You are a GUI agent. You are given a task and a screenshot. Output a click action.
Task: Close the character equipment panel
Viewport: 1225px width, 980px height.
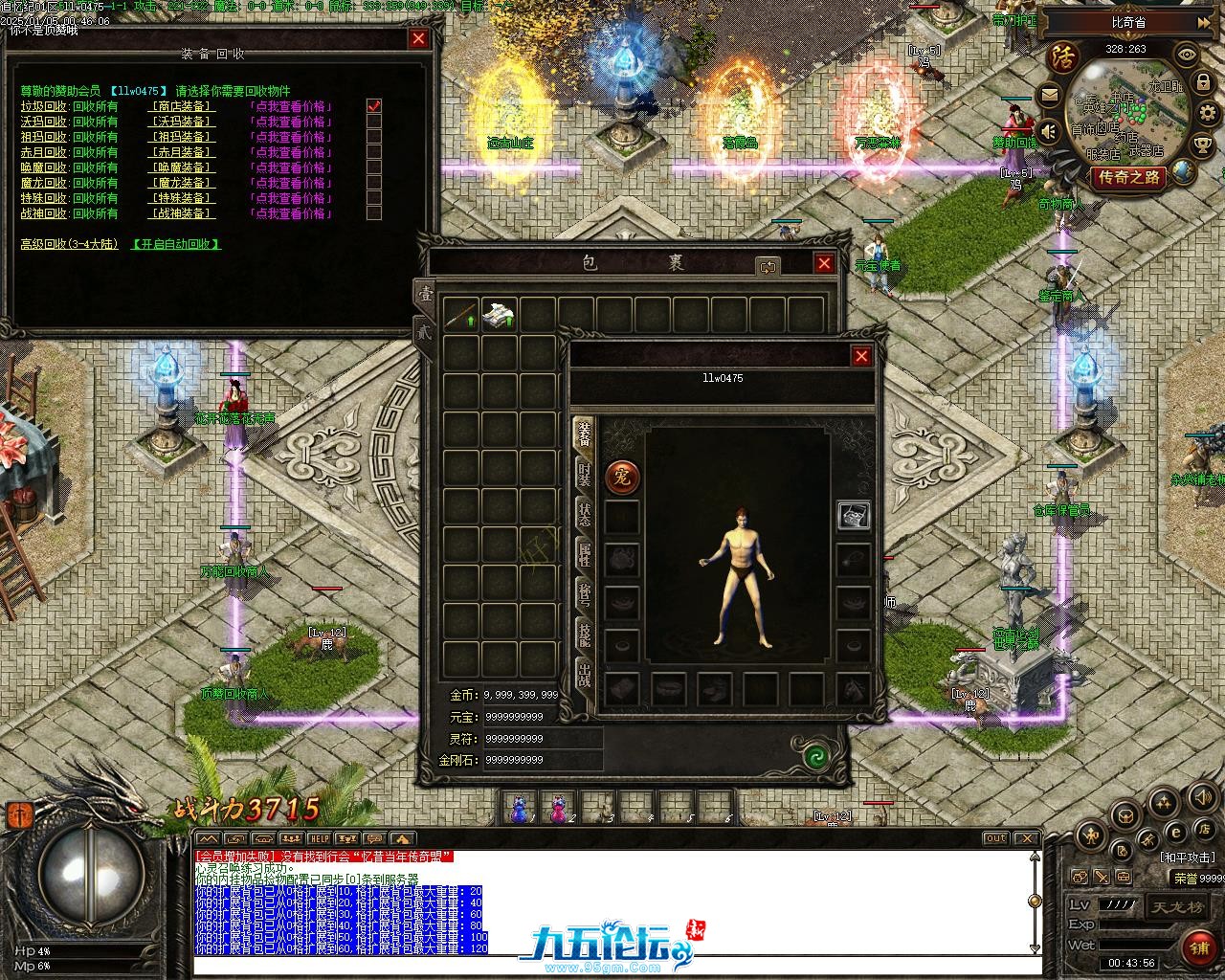(861, 356)
